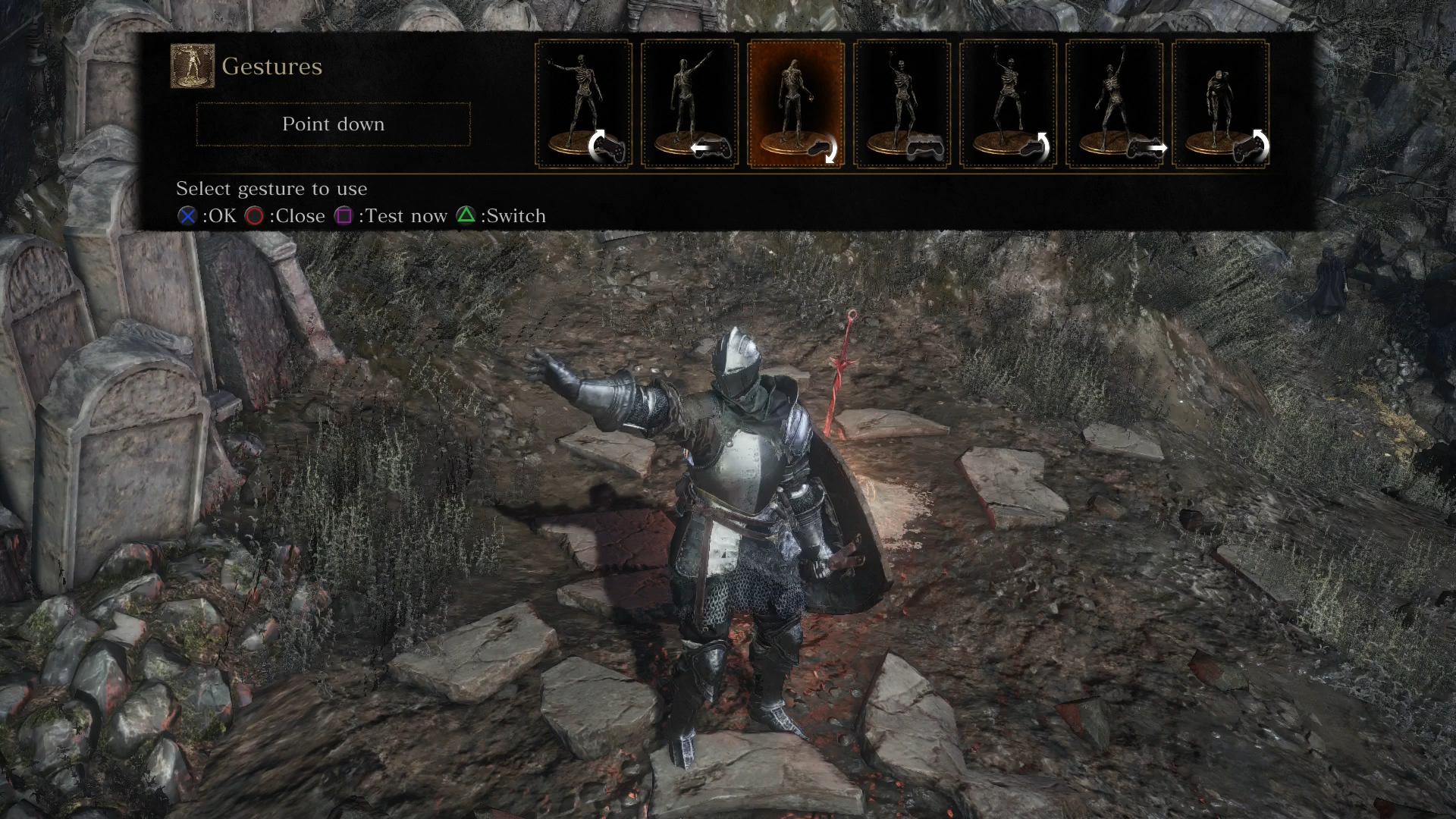Screen dimensions: 1456x819
Task: Choose the gesture with right-arrow controller icon
Action: [x=1114, y=104]
